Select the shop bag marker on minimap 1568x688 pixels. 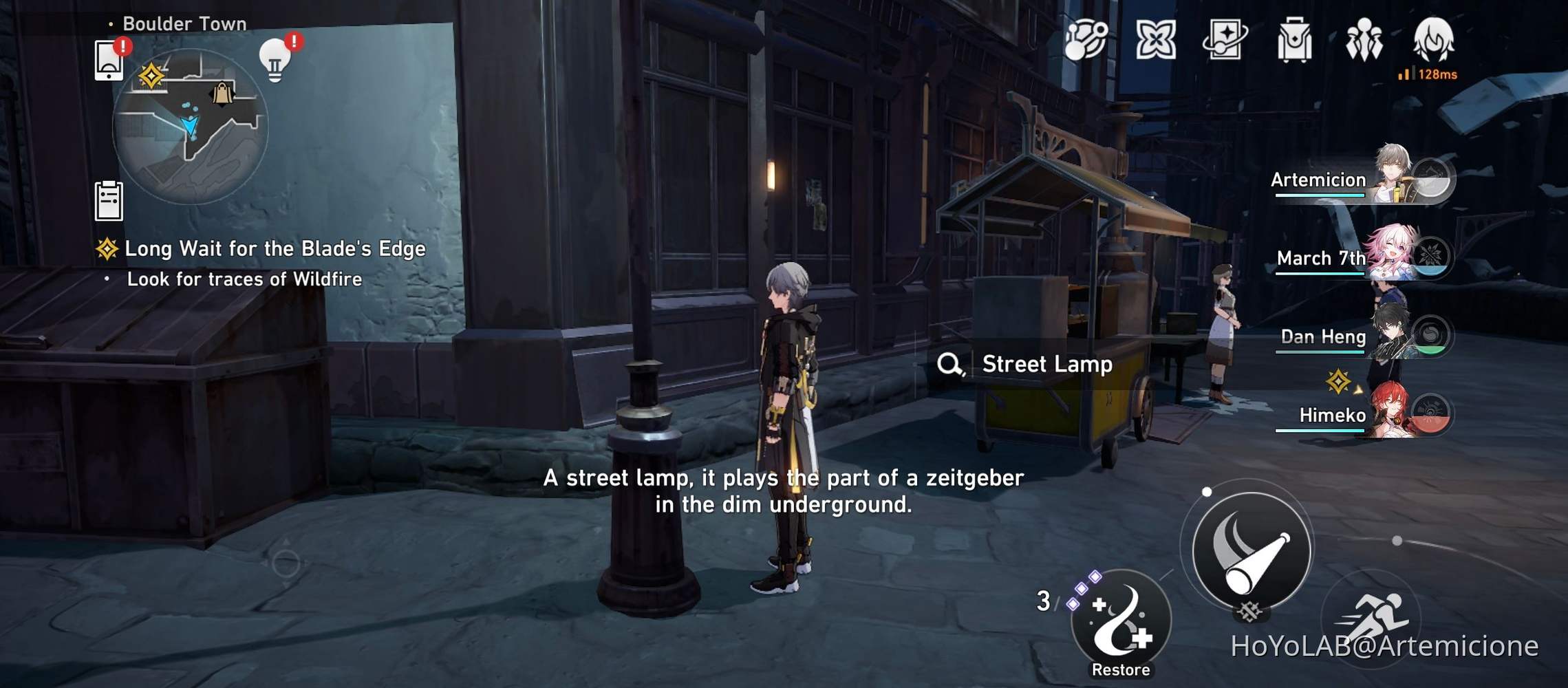tap(222, 93)
